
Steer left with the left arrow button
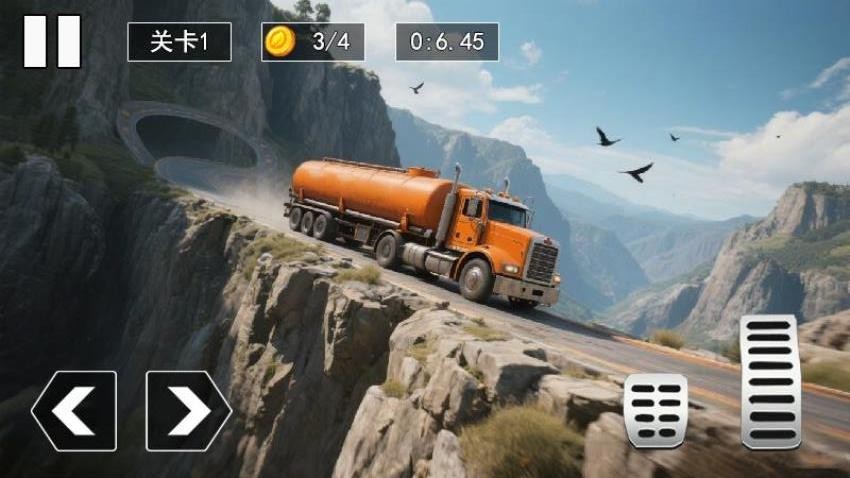(74, 411)
